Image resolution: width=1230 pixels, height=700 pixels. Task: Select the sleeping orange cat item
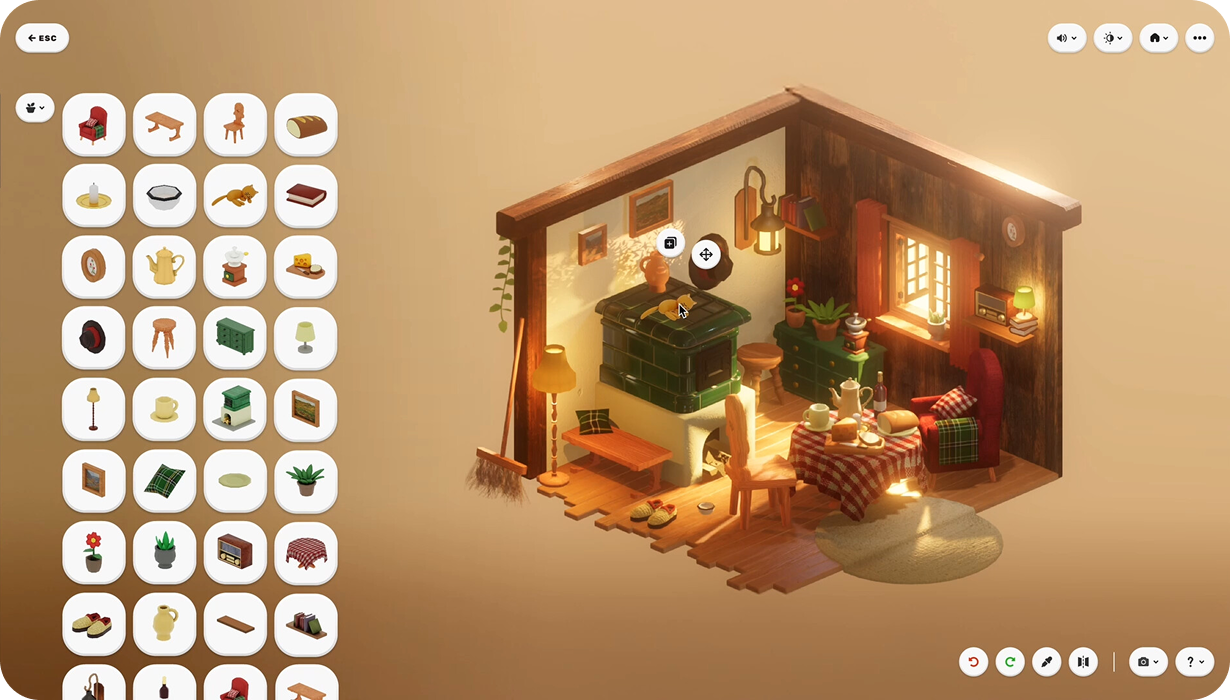click(235, 196)
